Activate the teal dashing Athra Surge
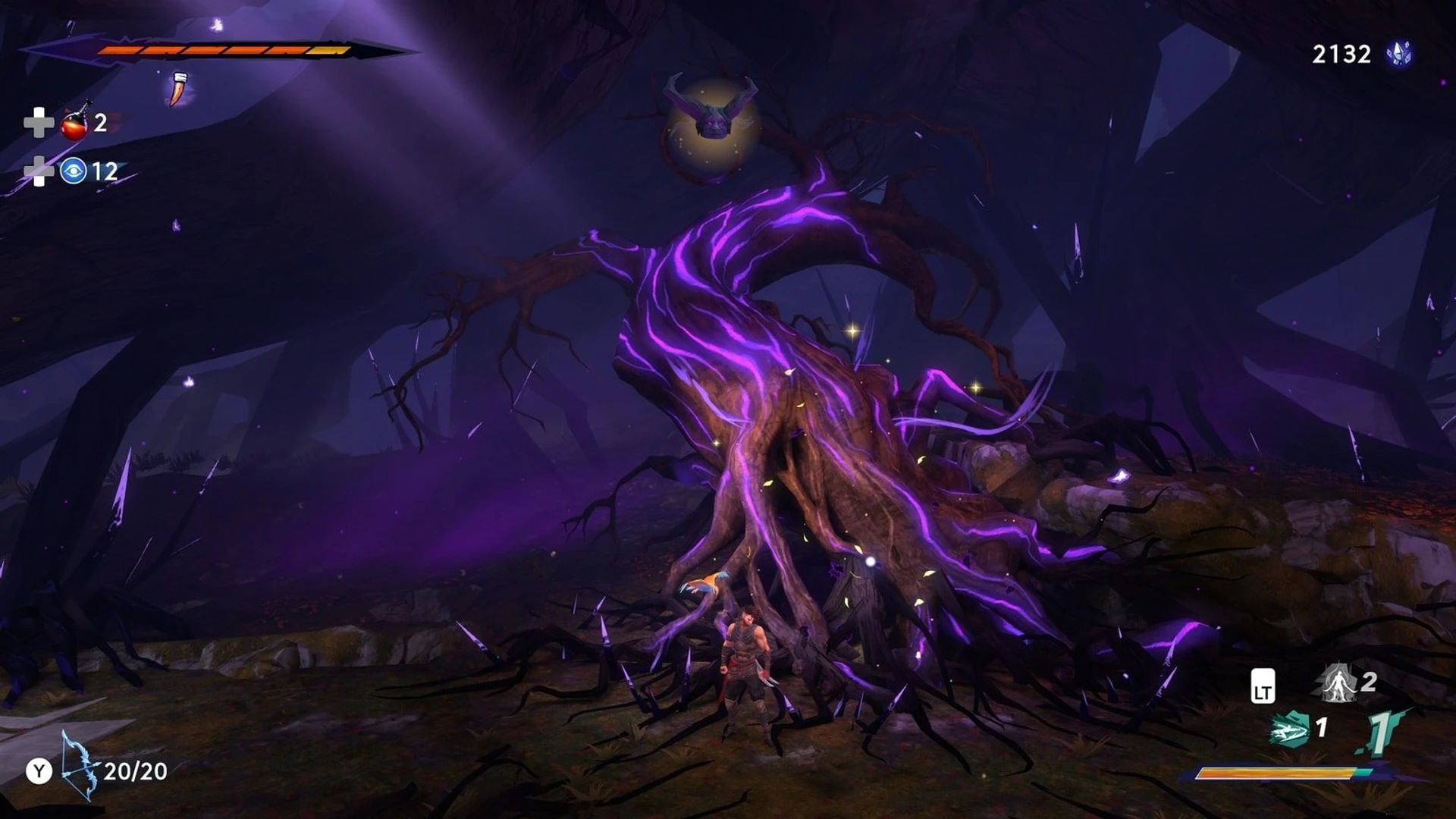 click(1290, 730)
